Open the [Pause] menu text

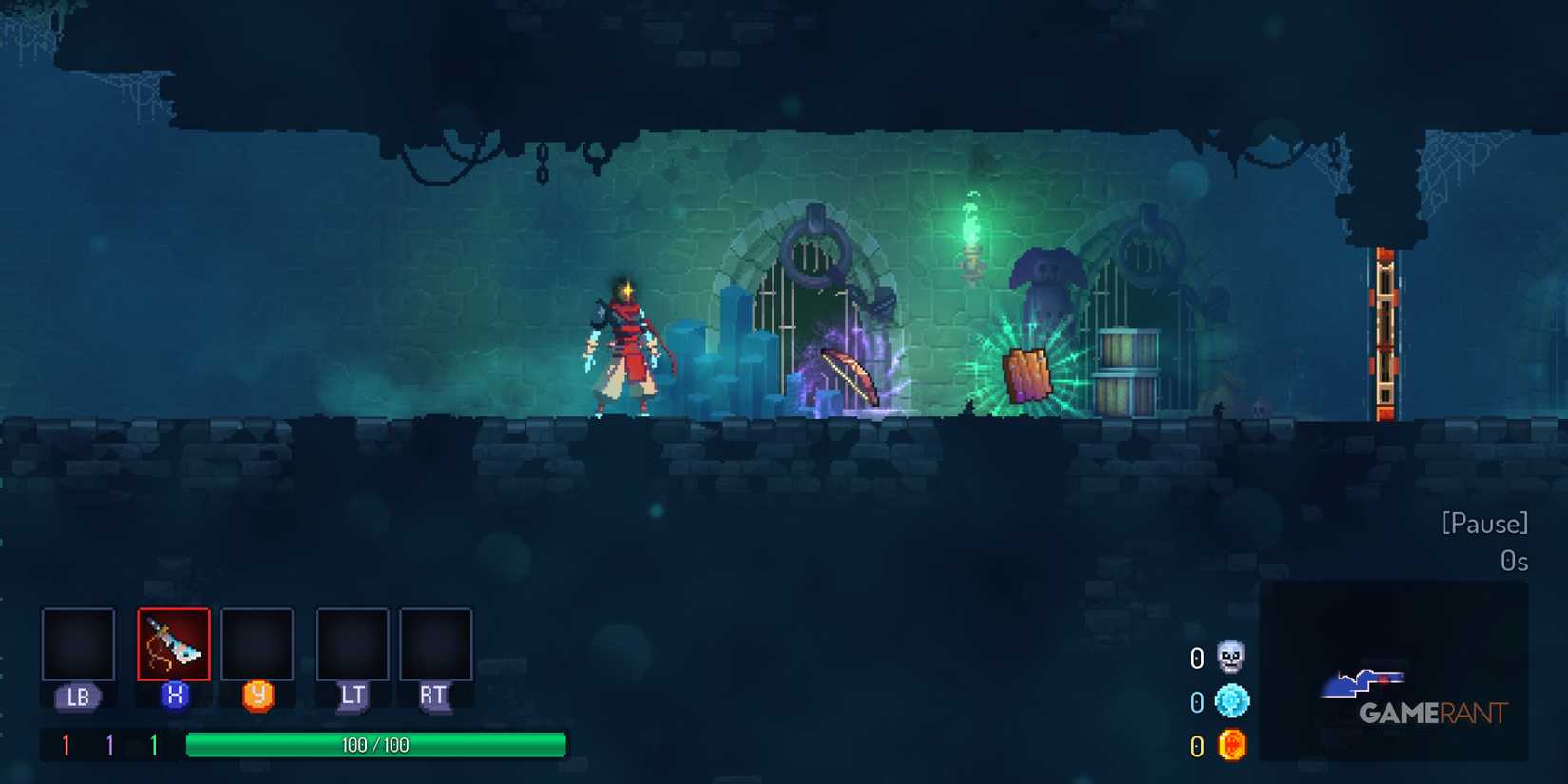(1484, 524)
